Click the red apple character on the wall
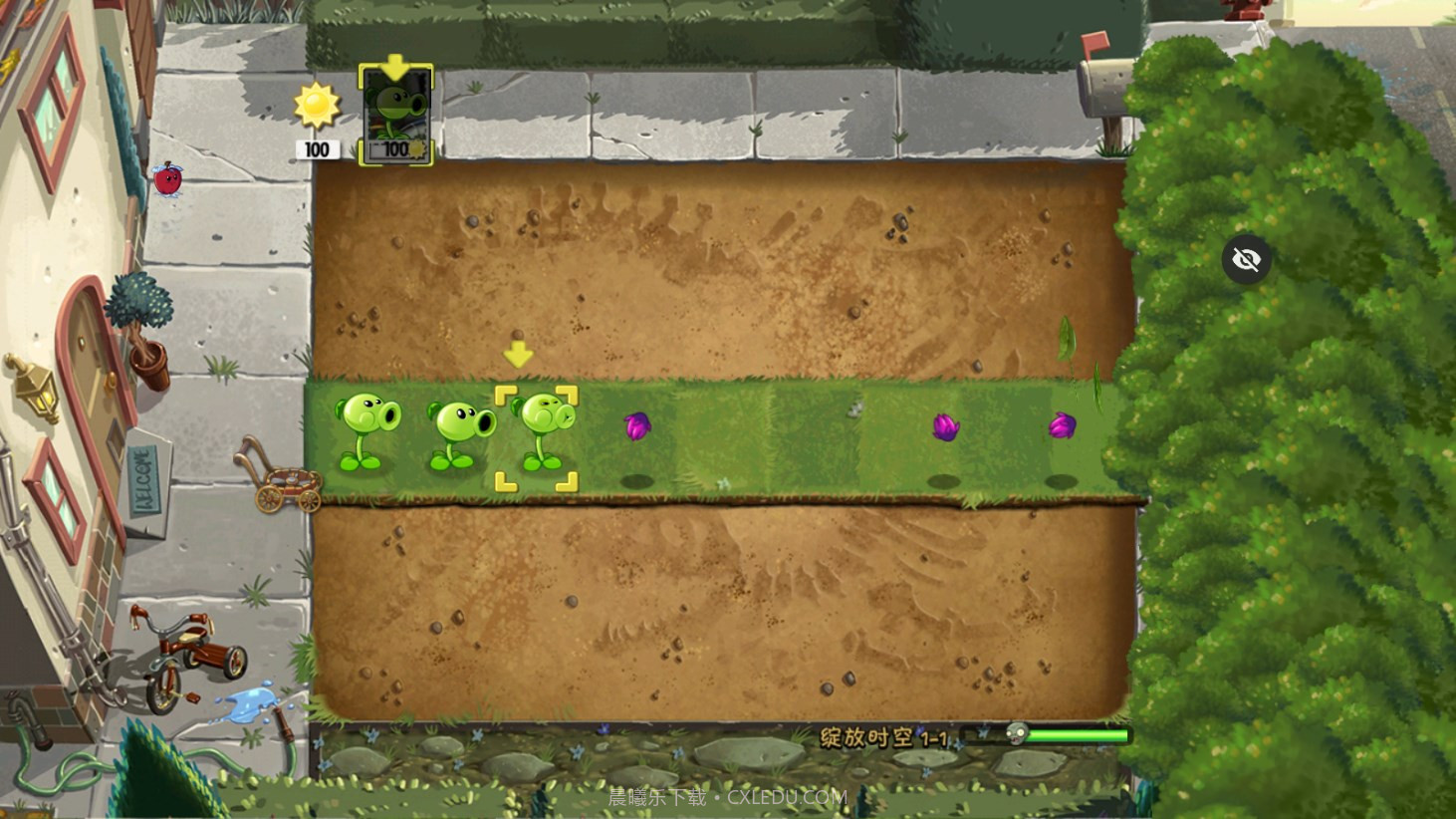1456x819 pixels. tap(167, 181)
